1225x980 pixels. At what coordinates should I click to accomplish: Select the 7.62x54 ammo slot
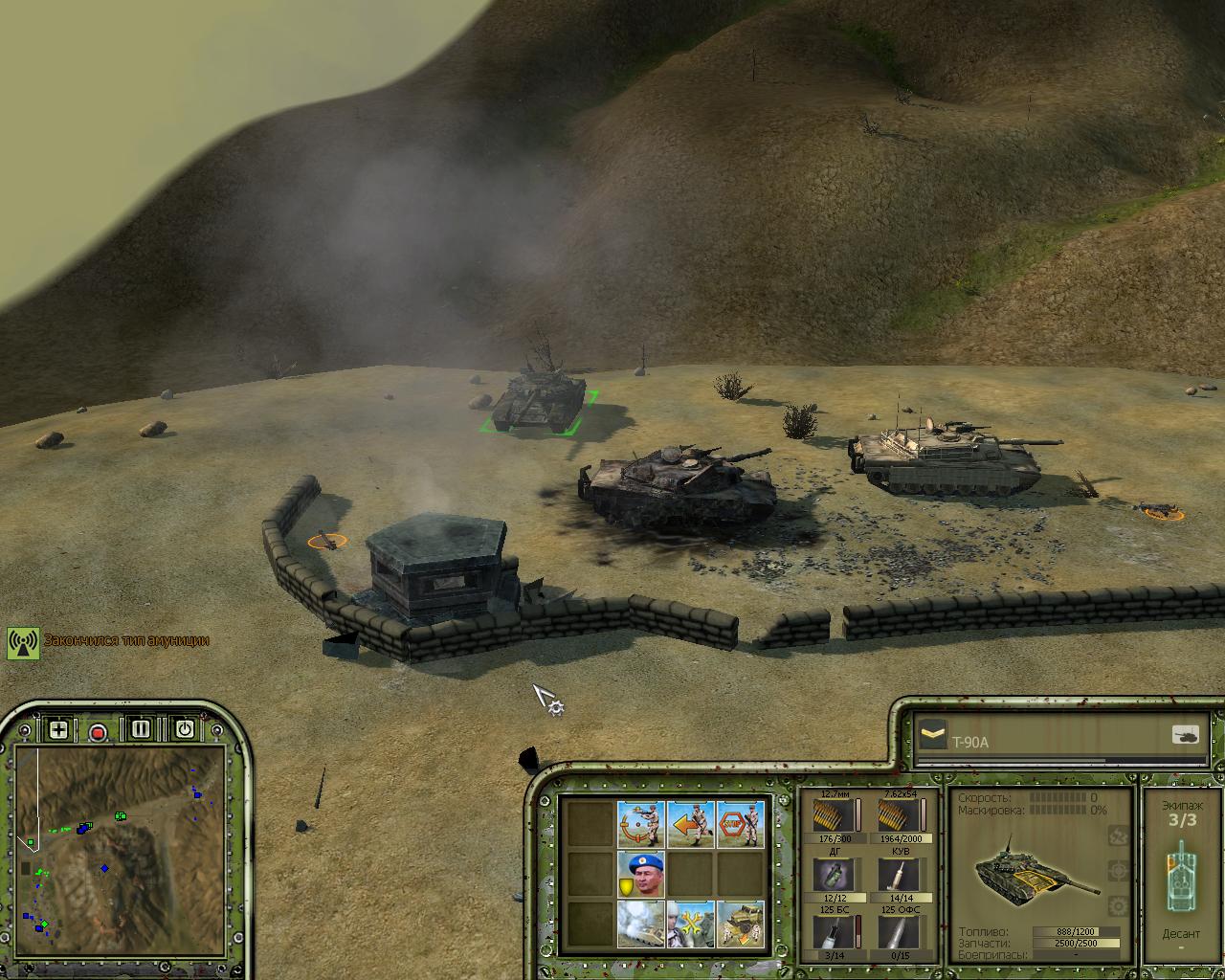click(x=900, y=816)
